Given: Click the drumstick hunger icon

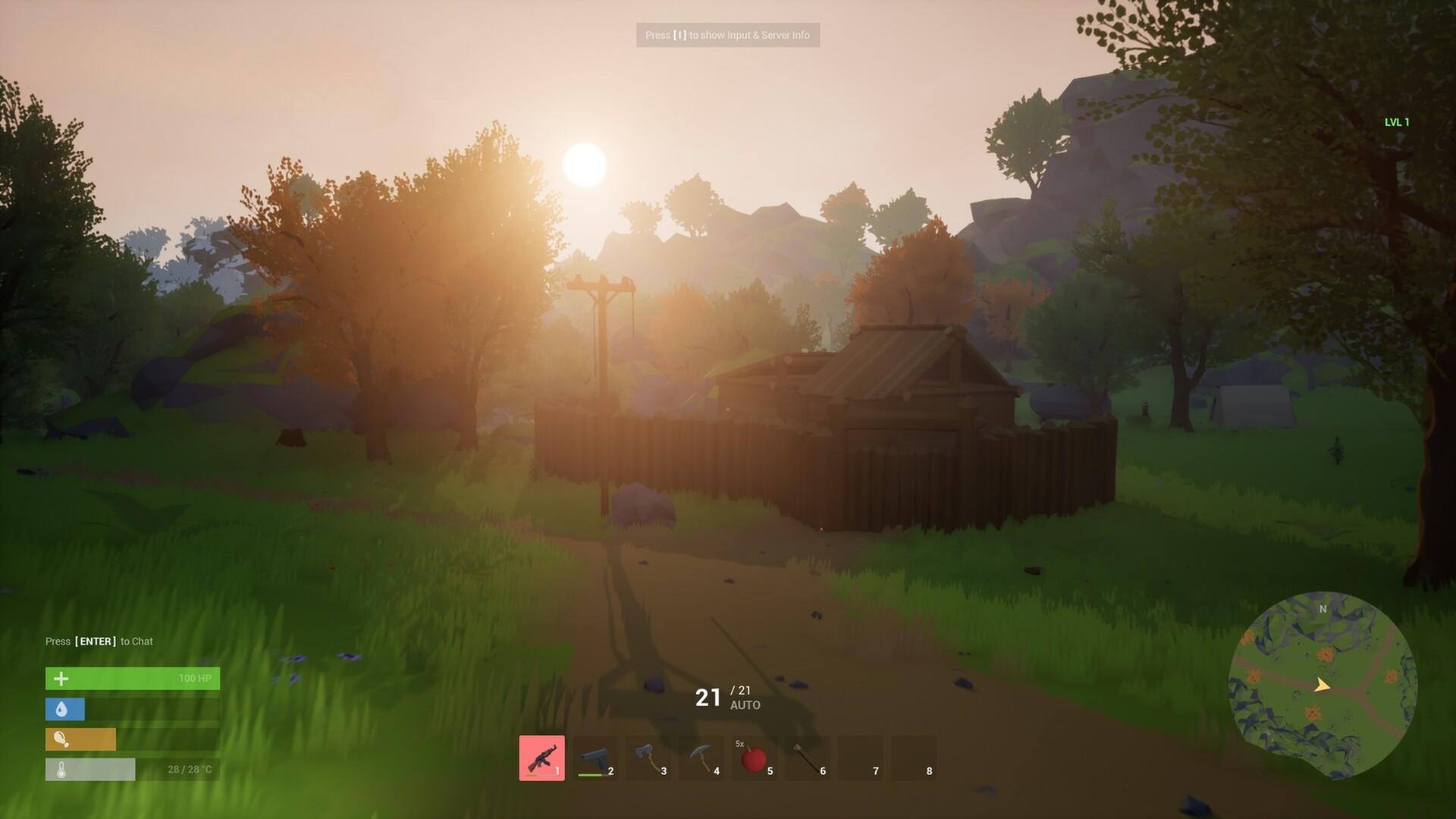Looking at the screenshot, I should pyautogui.click(x=63, y=739).
